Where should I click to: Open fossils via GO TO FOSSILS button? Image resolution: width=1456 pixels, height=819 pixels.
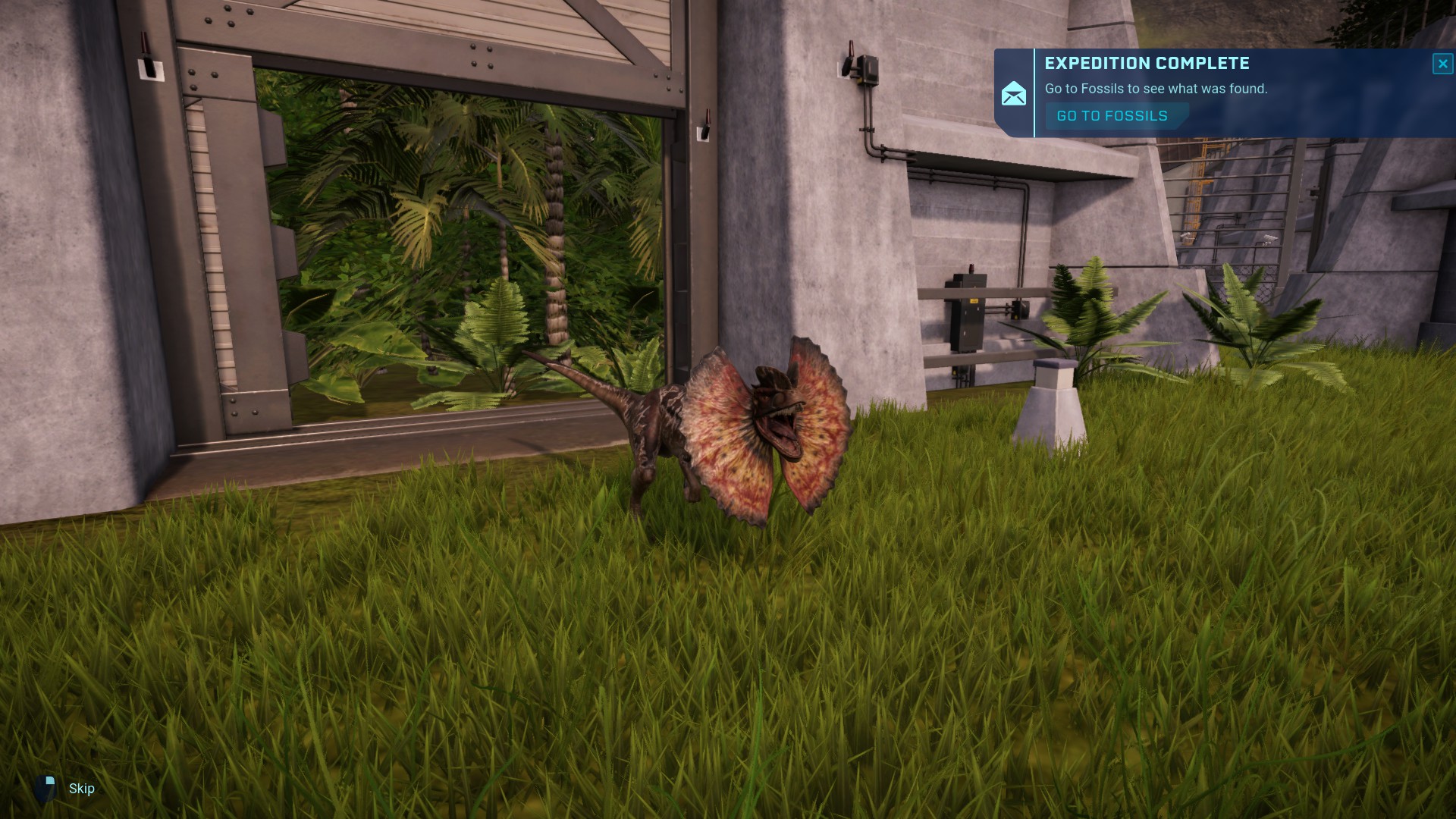[x=1112, y=116]
